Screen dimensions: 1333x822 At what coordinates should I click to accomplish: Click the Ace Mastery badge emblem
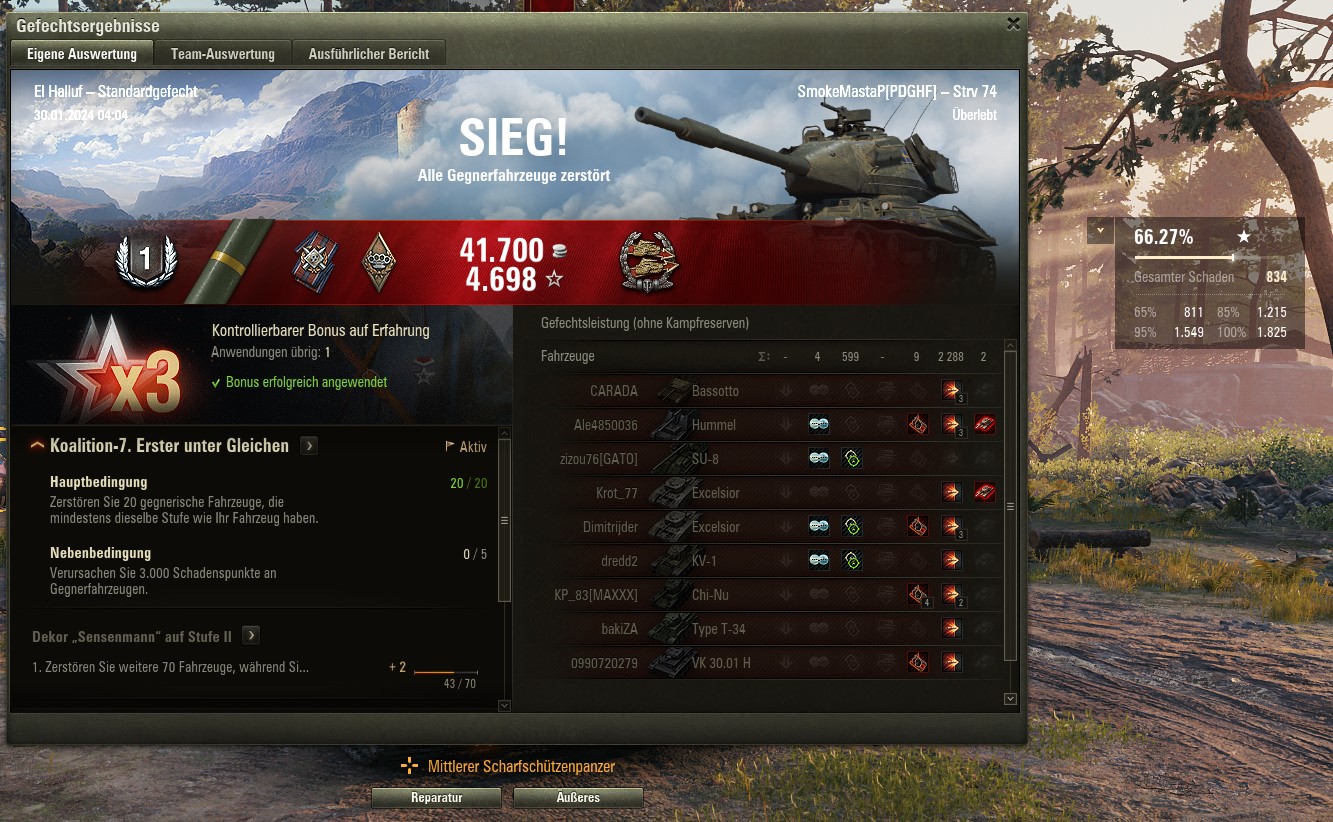click(148, 260)
